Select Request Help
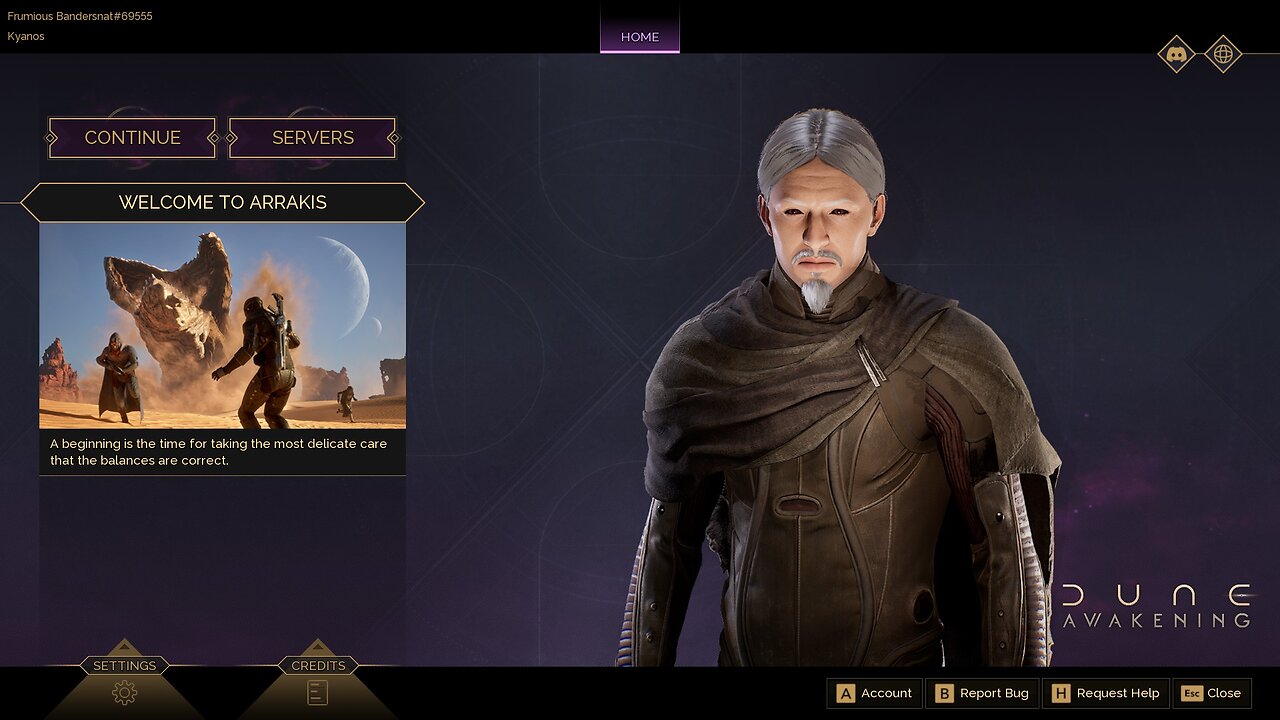 click(x=1106, y=693)
